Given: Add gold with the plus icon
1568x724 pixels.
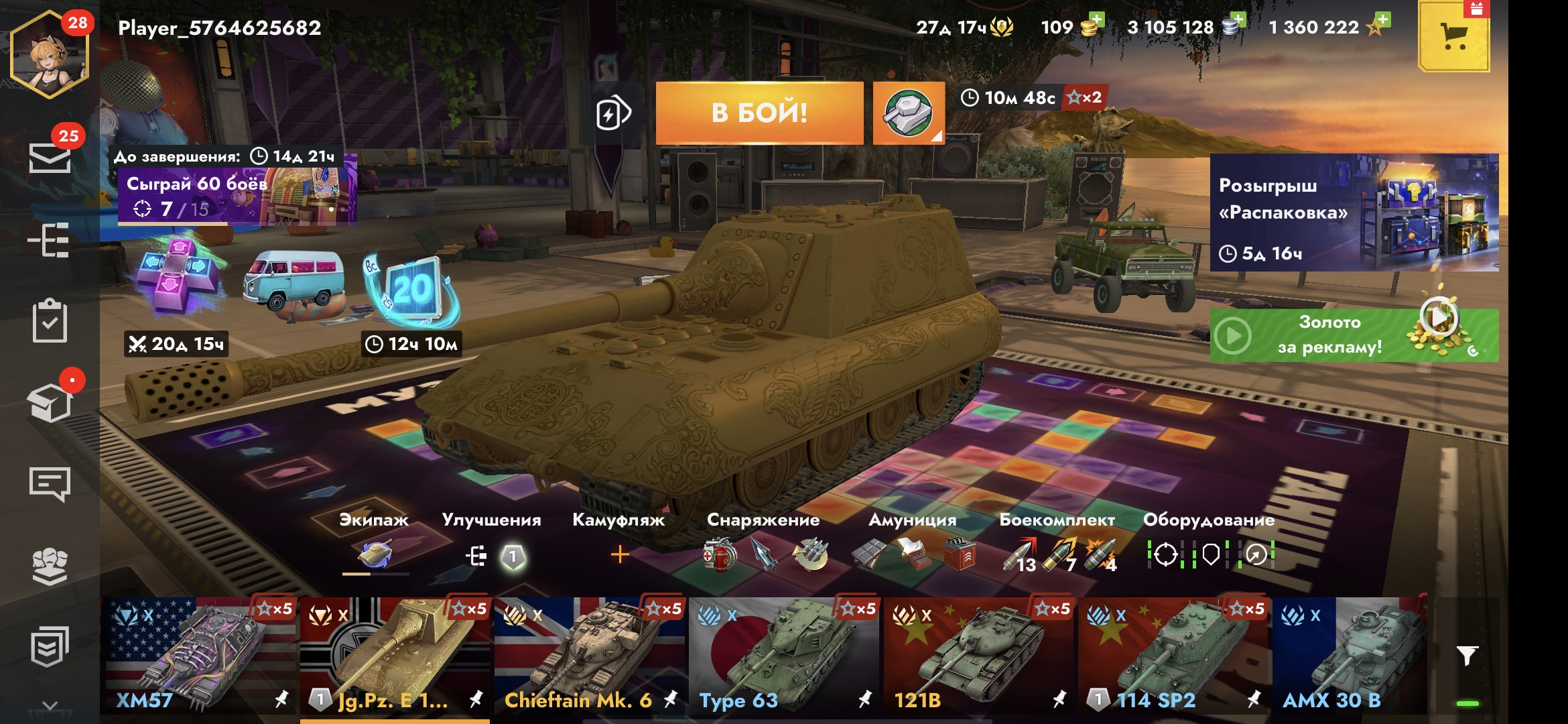Looking at the screenshot, I should click(x=1096, y=20).
